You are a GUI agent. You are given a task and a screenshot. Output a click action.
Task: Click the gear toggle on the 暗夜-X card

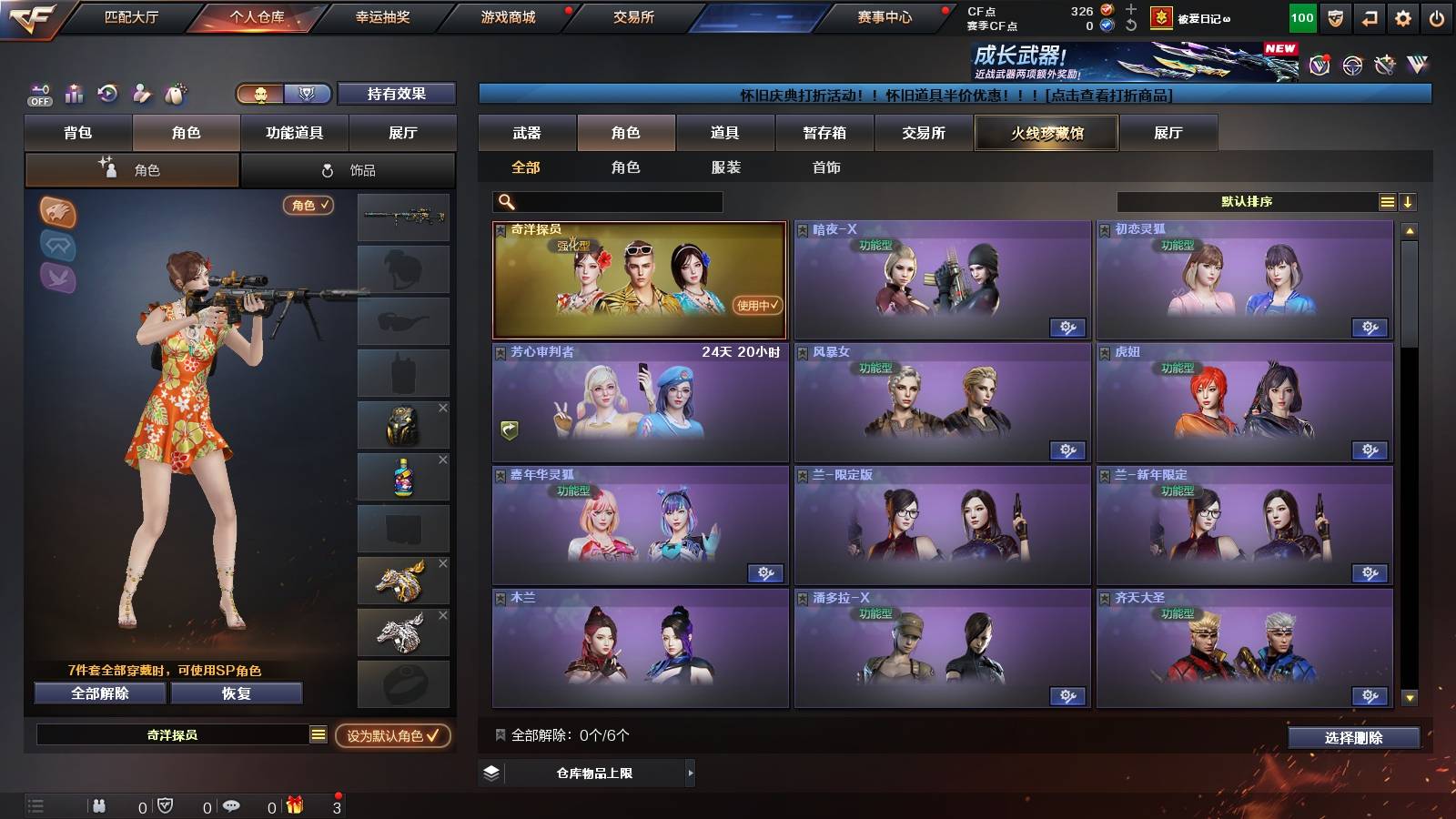click(1067, 327)
